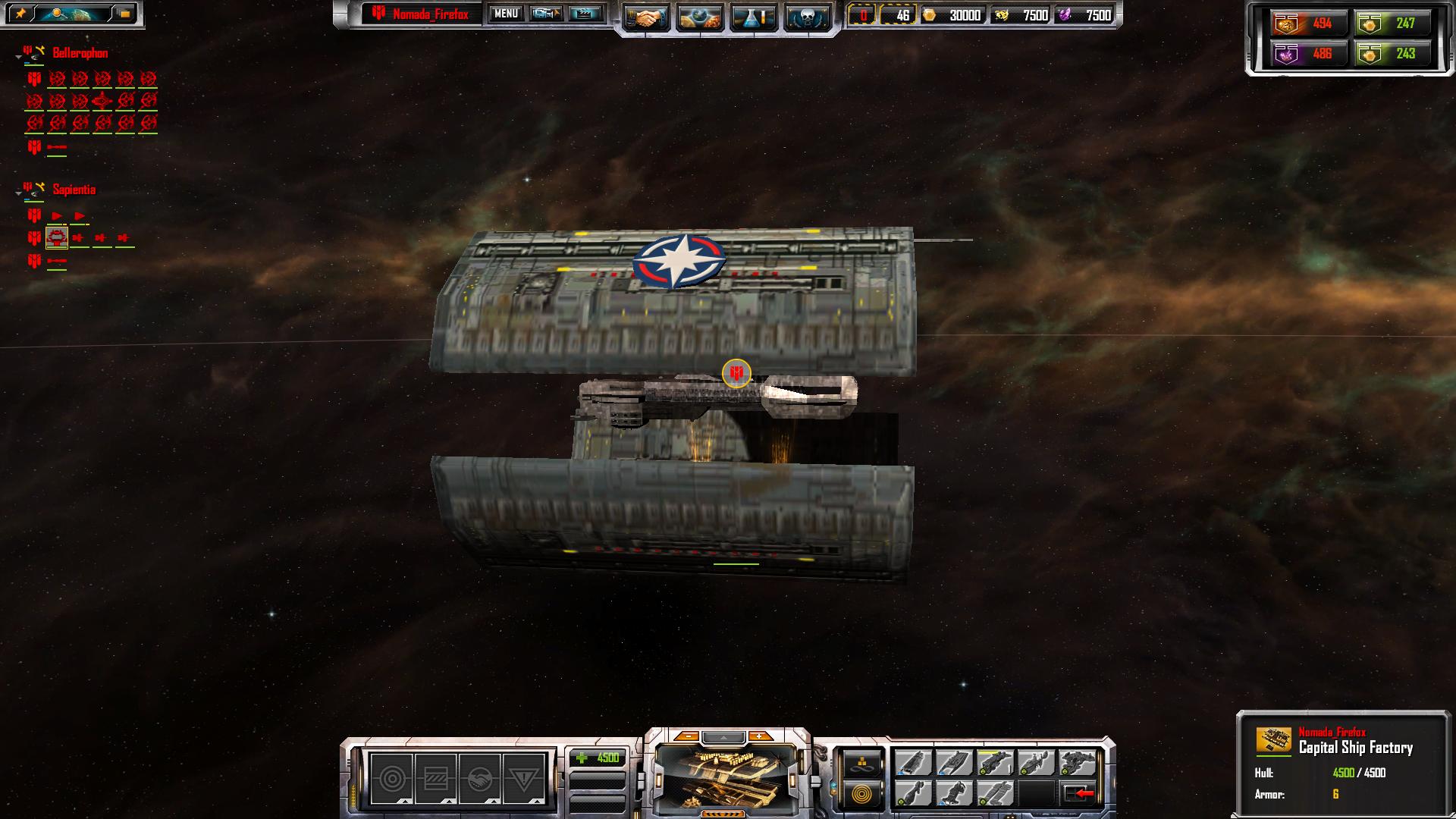Select the diamond-shaped ship icon under Bellerophon
Screen dimensions: 1456x819
pos(102,101)
